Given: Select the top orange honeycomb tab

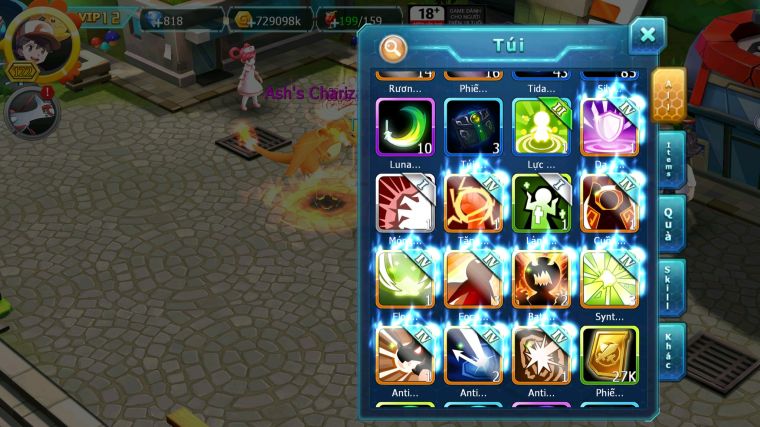Looking at the screenshot, I should [669, 95].
